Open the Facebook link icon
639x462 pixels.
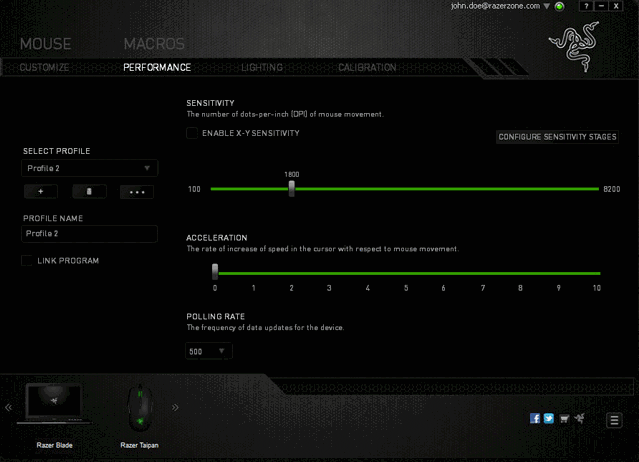click(x=535, y=418)
